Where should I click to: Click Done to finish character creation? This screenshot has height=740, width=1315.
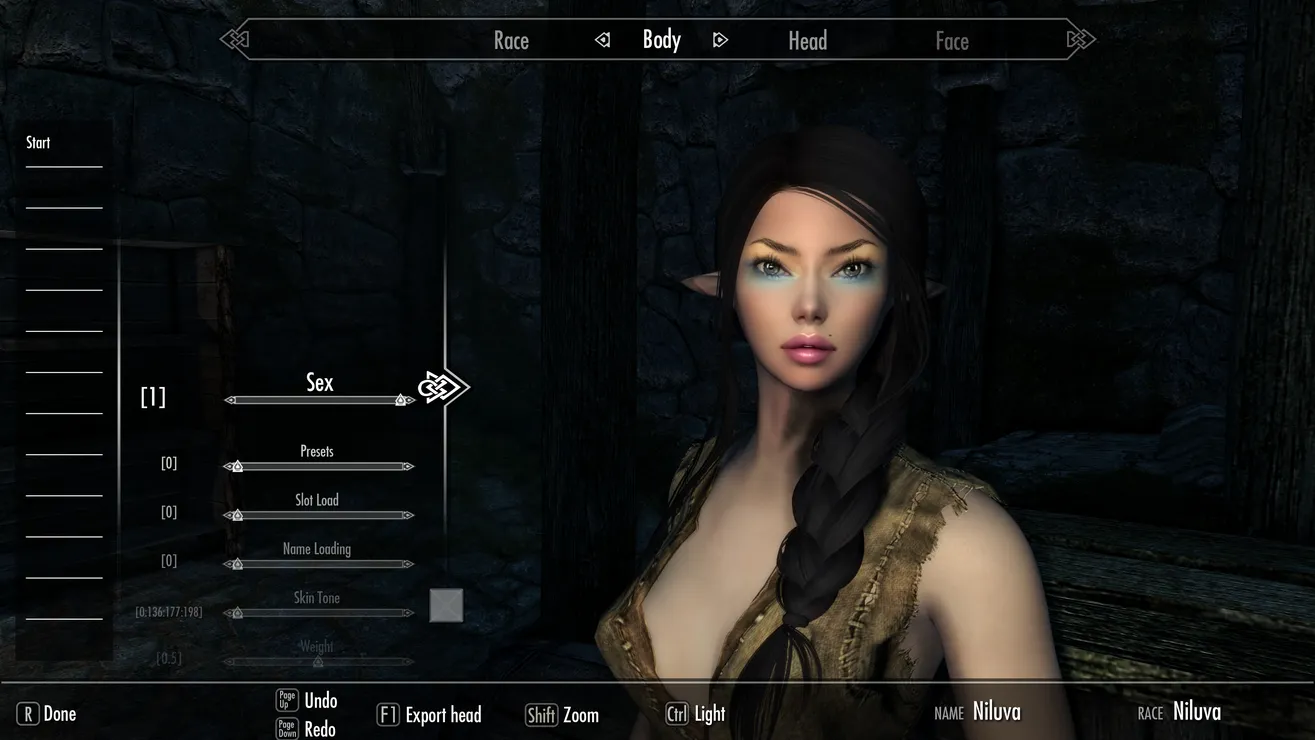pos(47,714)
